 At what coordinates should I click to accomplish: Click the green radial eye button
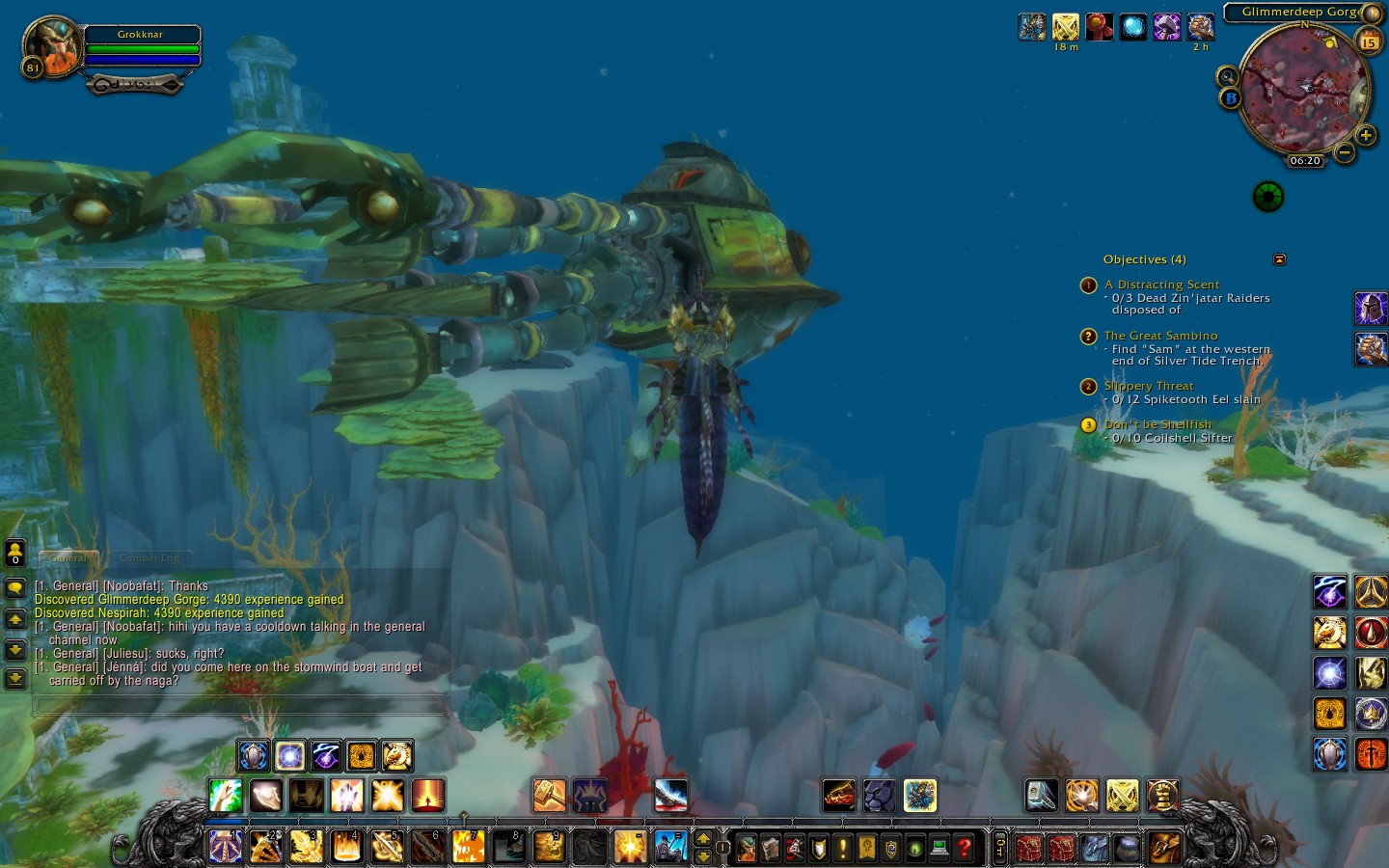pos(1267,197)
